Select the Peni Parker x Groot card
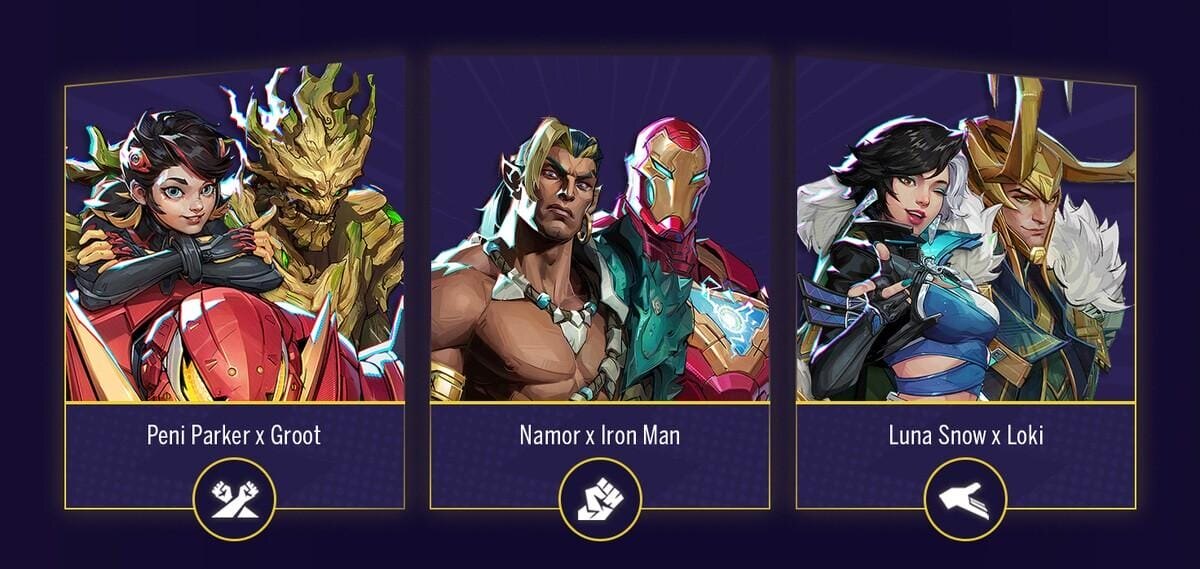The height and width of the screenshot is (569, 1200). tap(234, 250)
